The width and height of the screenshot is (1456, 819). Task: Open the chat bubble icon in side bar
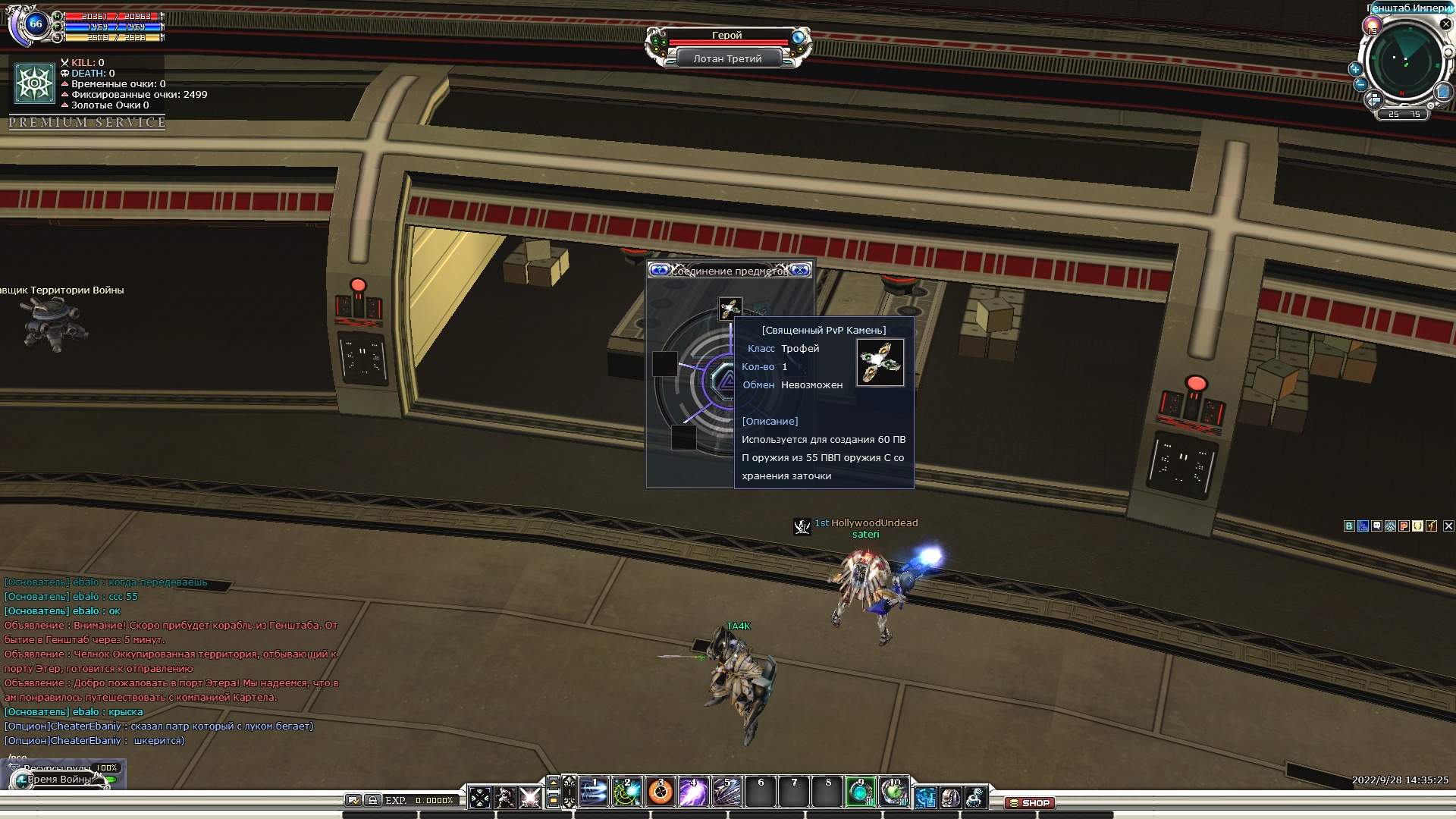click(1376, 526)
